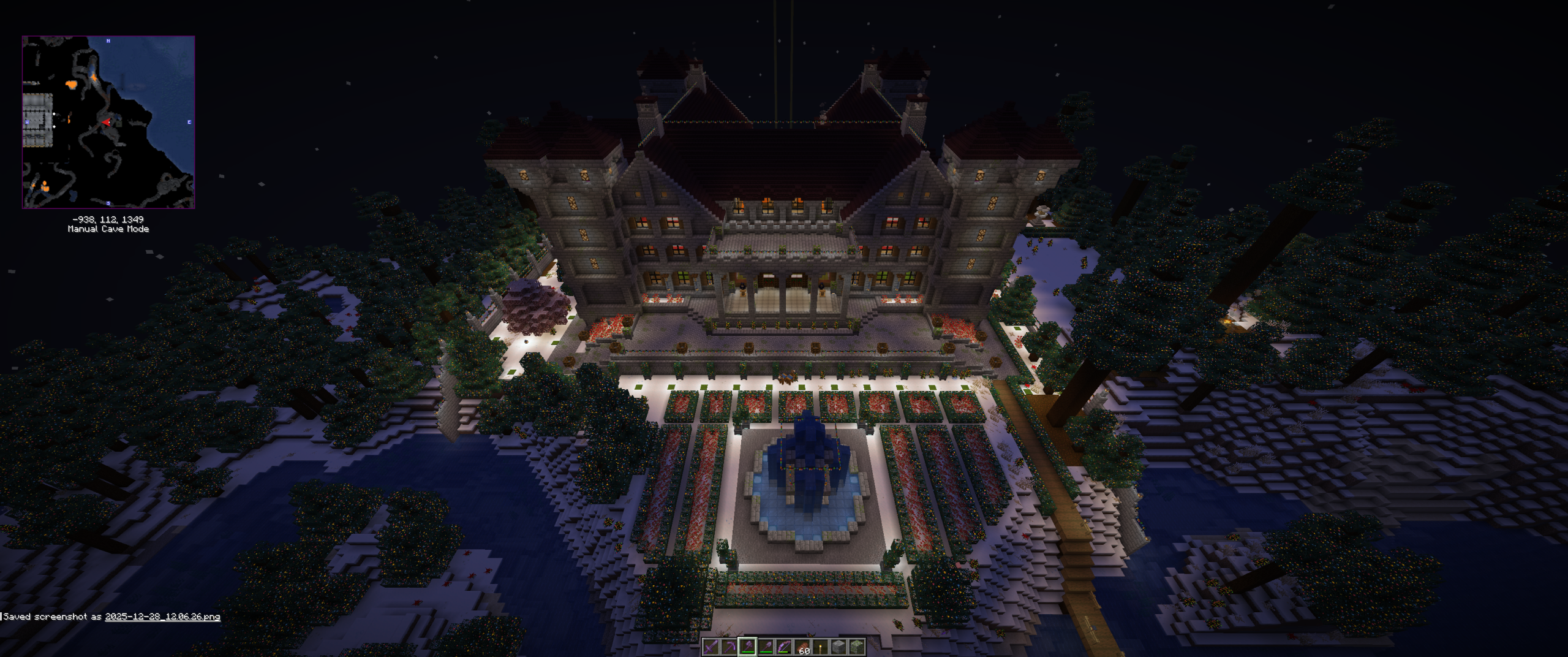Pick the mossy stone block slot
The height and width of the screenshot is (657, 1568).
tap(857, 647)
